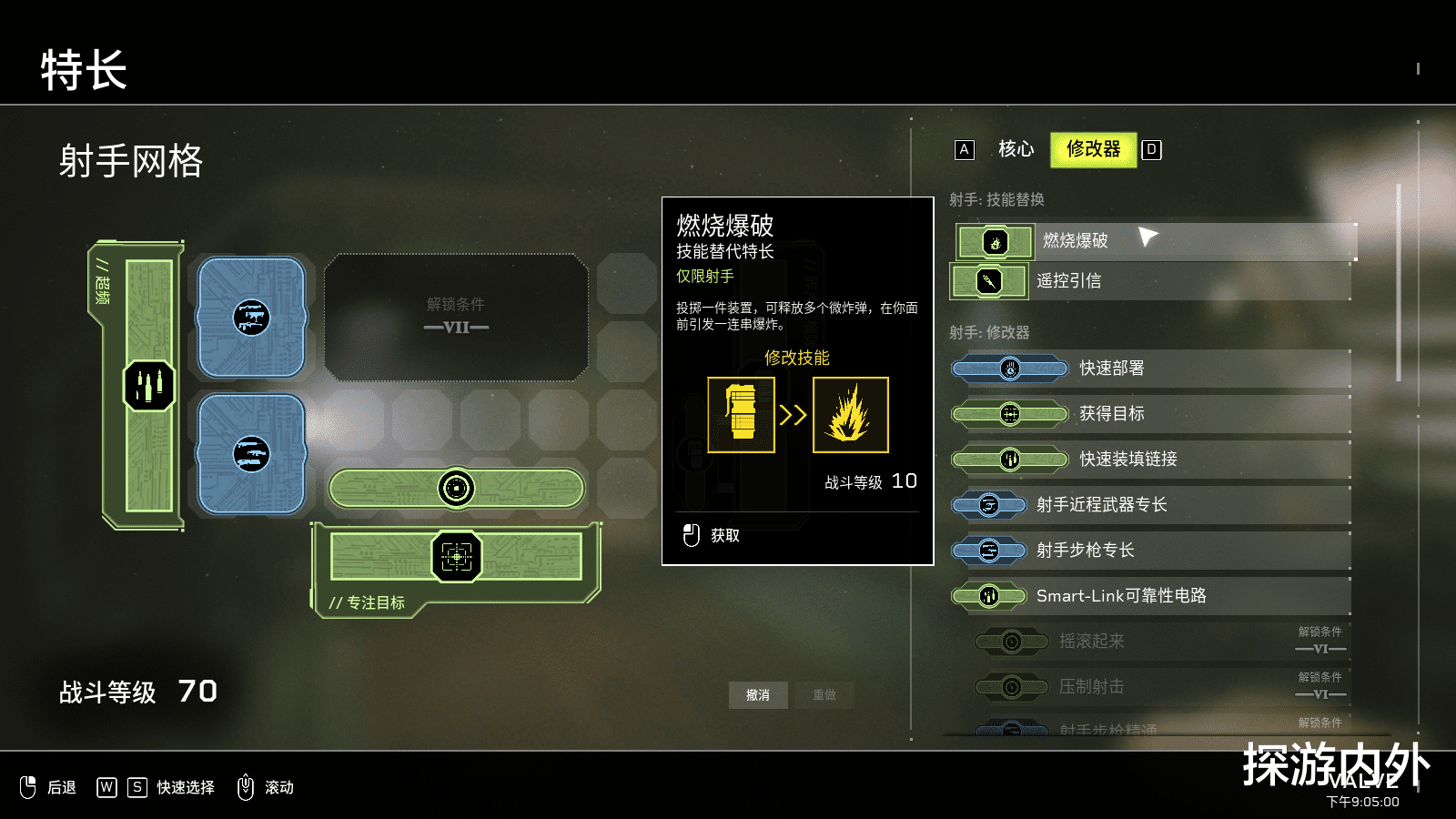Toggle the 快速装填链接 modifier
1456x819 pixels.
coord(1137,460)
